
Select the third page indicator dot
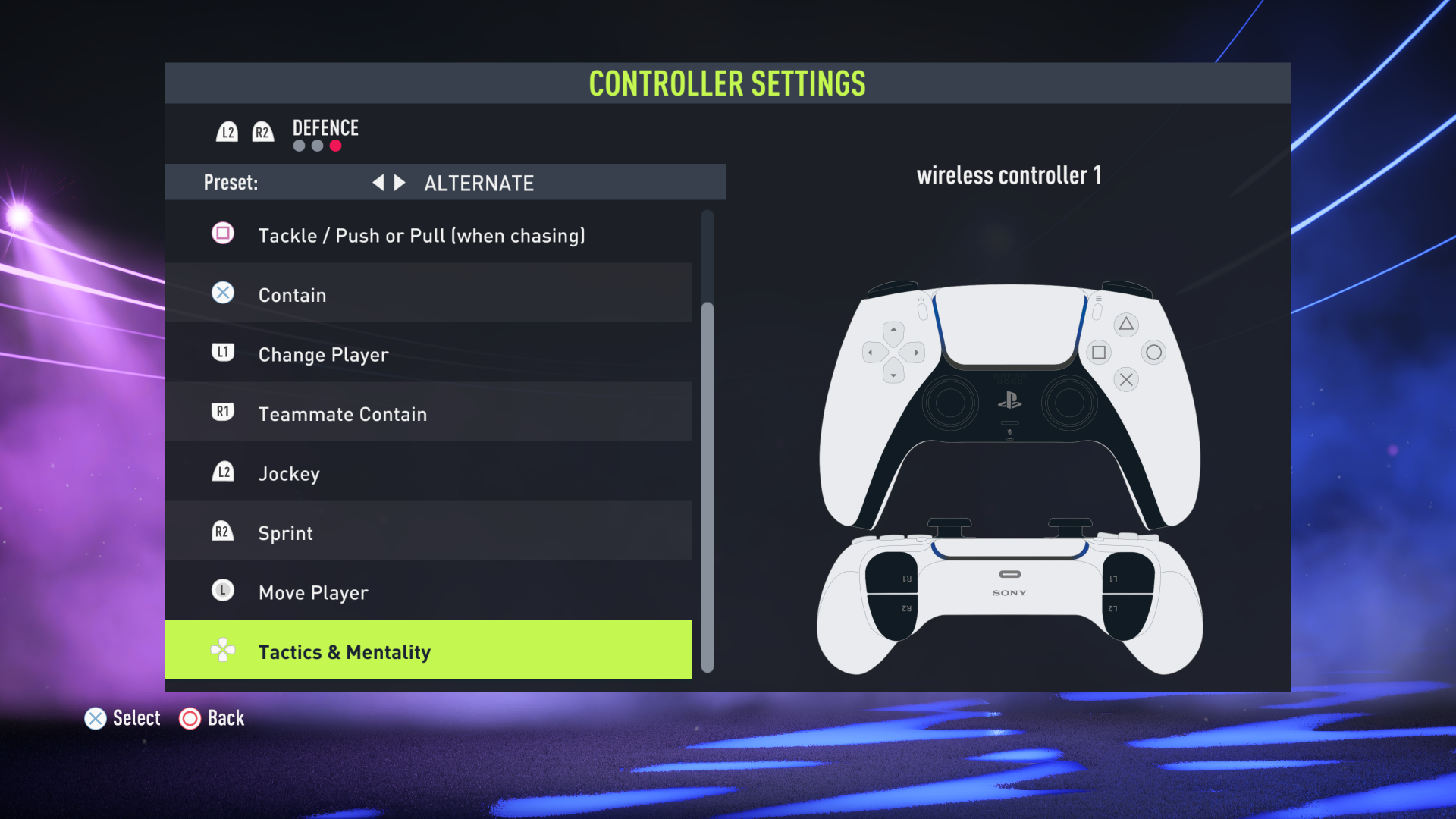tap(336, 146)
